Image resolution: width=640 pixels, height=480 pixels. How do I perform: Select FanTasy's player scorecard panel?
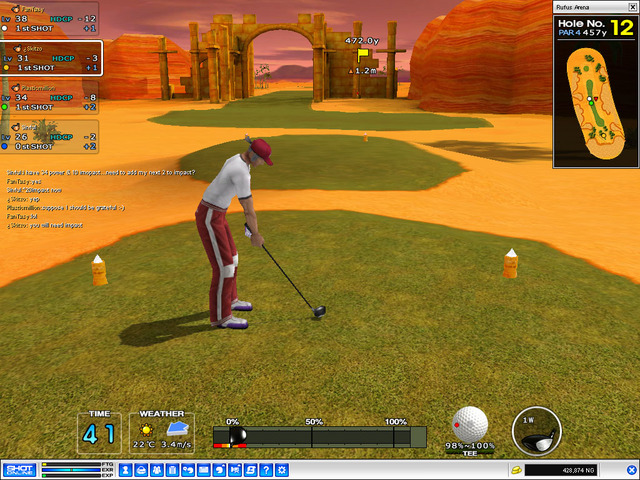(50, 18)
